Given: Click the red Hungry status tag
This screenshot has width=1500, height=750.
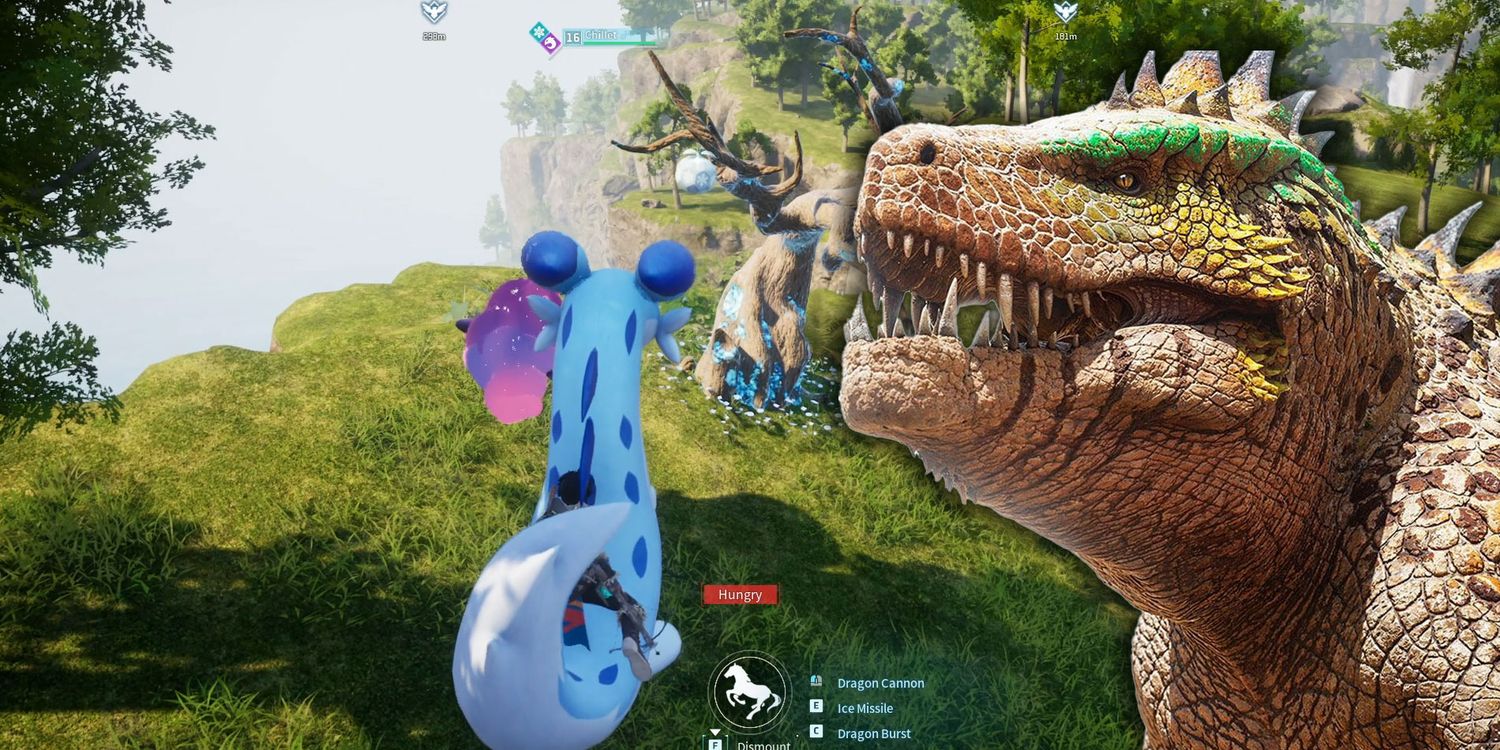Looking at the screenshot, I should pos(740,595).
